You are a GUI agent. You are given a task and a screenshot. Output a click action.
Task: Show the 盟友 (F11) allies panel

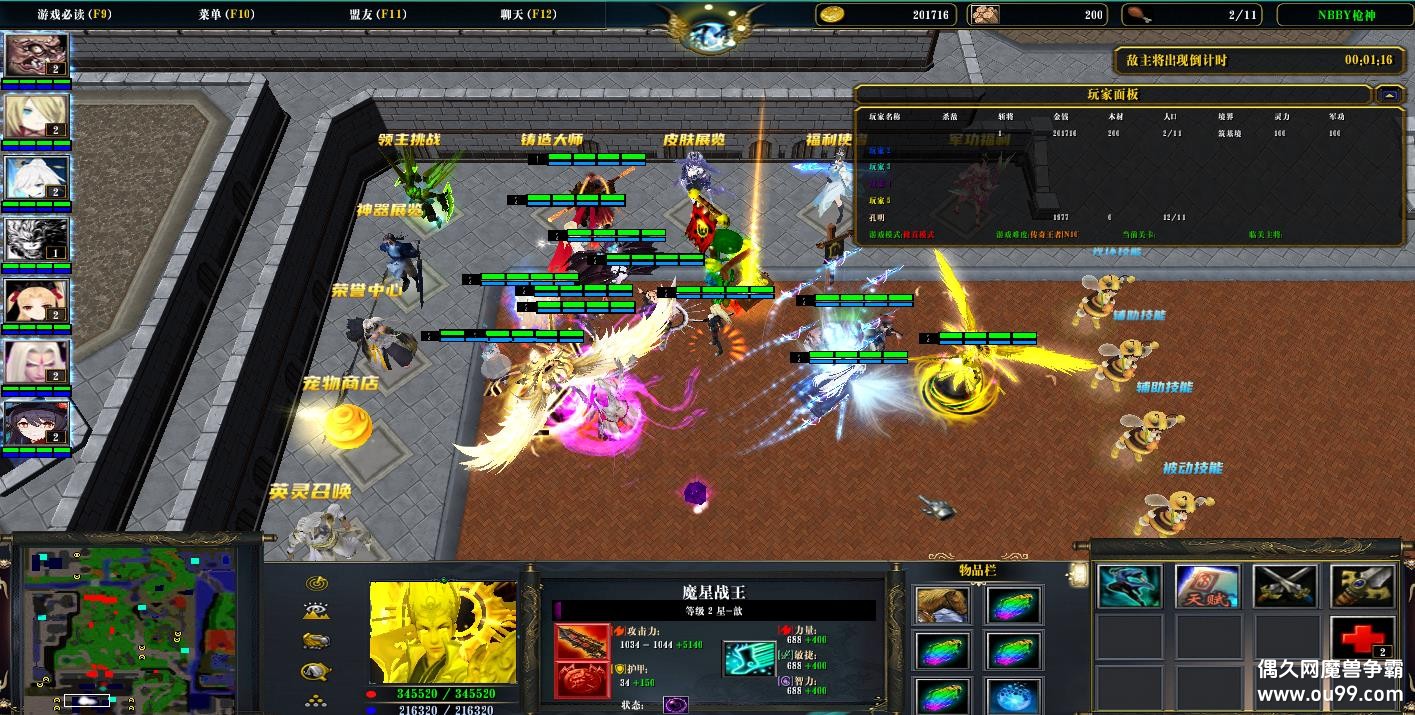coord(378,15)
